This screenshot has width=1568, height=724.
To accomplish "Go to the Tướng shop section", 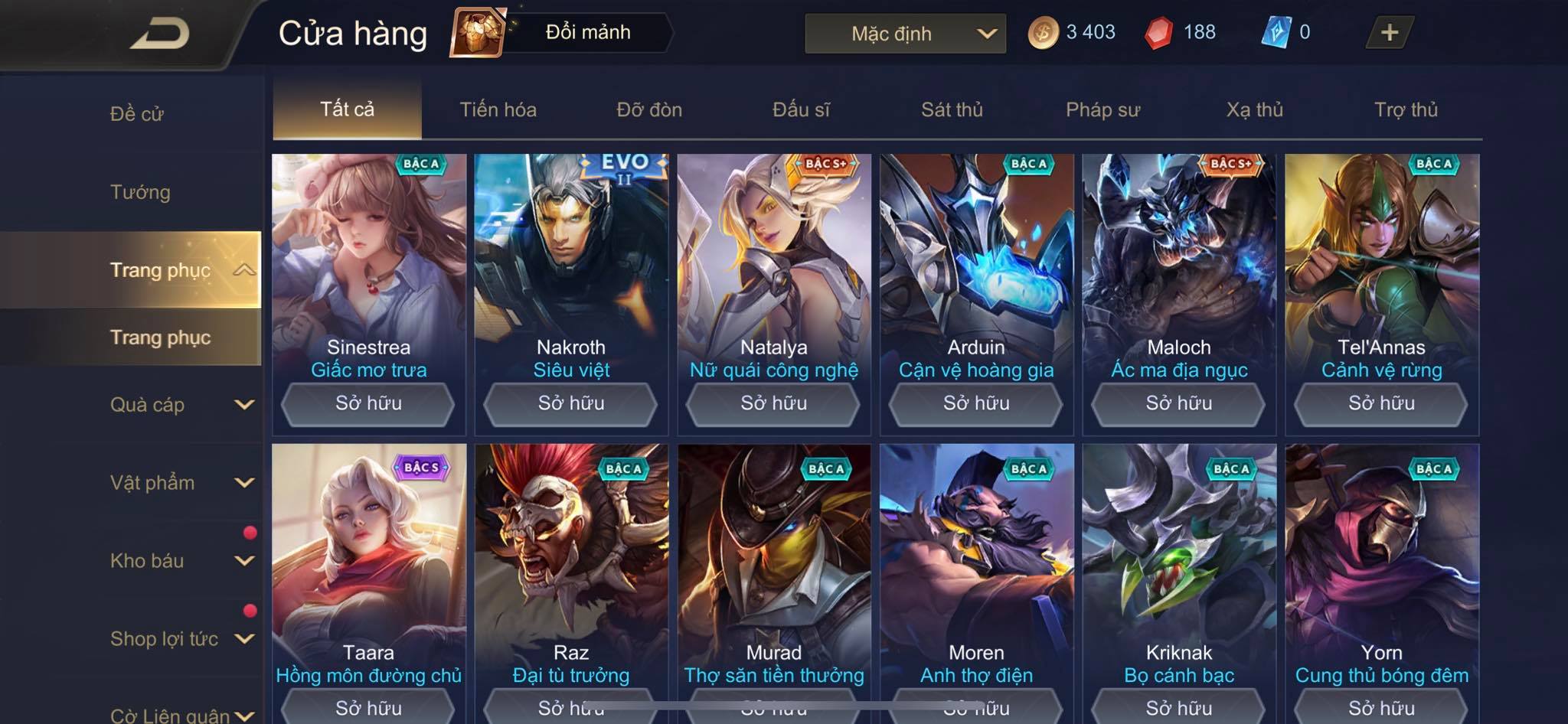I will [x=140, y=192].
